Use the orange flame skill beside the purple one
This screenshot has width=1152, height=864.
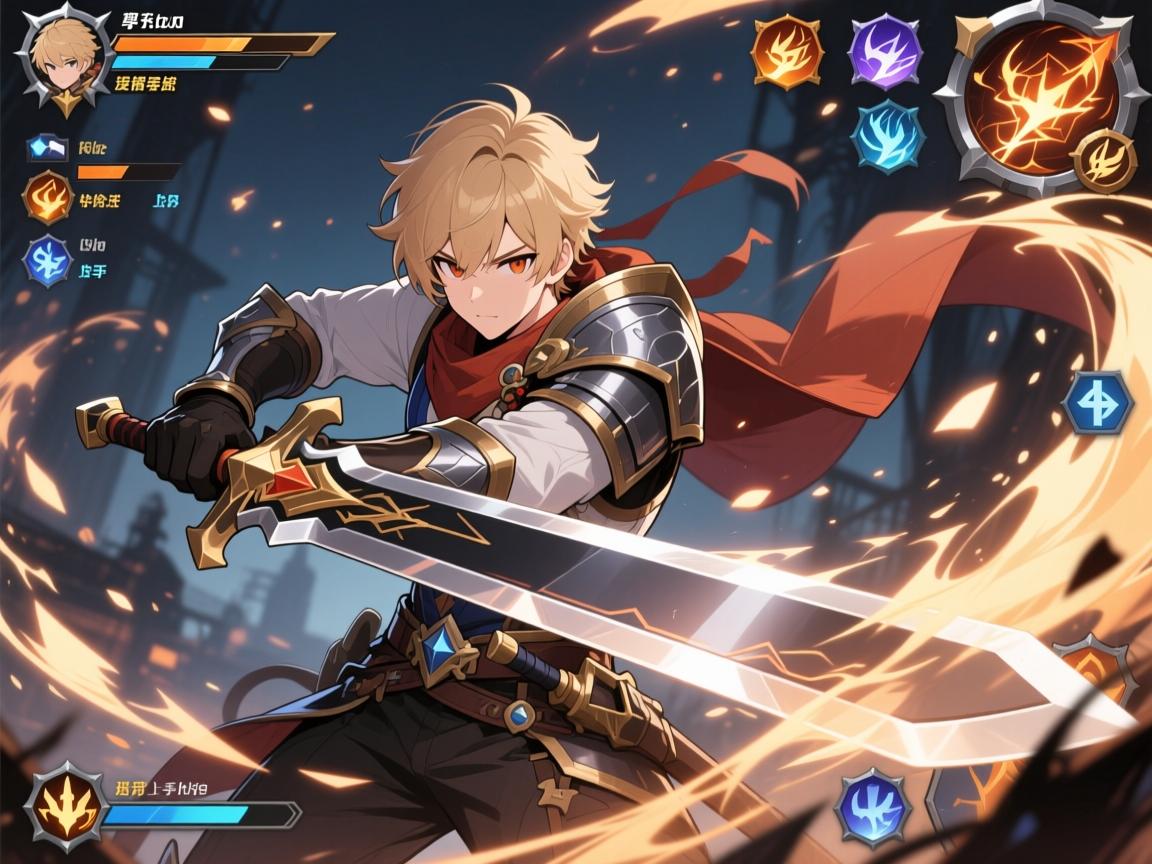click(x=787, y=50)
